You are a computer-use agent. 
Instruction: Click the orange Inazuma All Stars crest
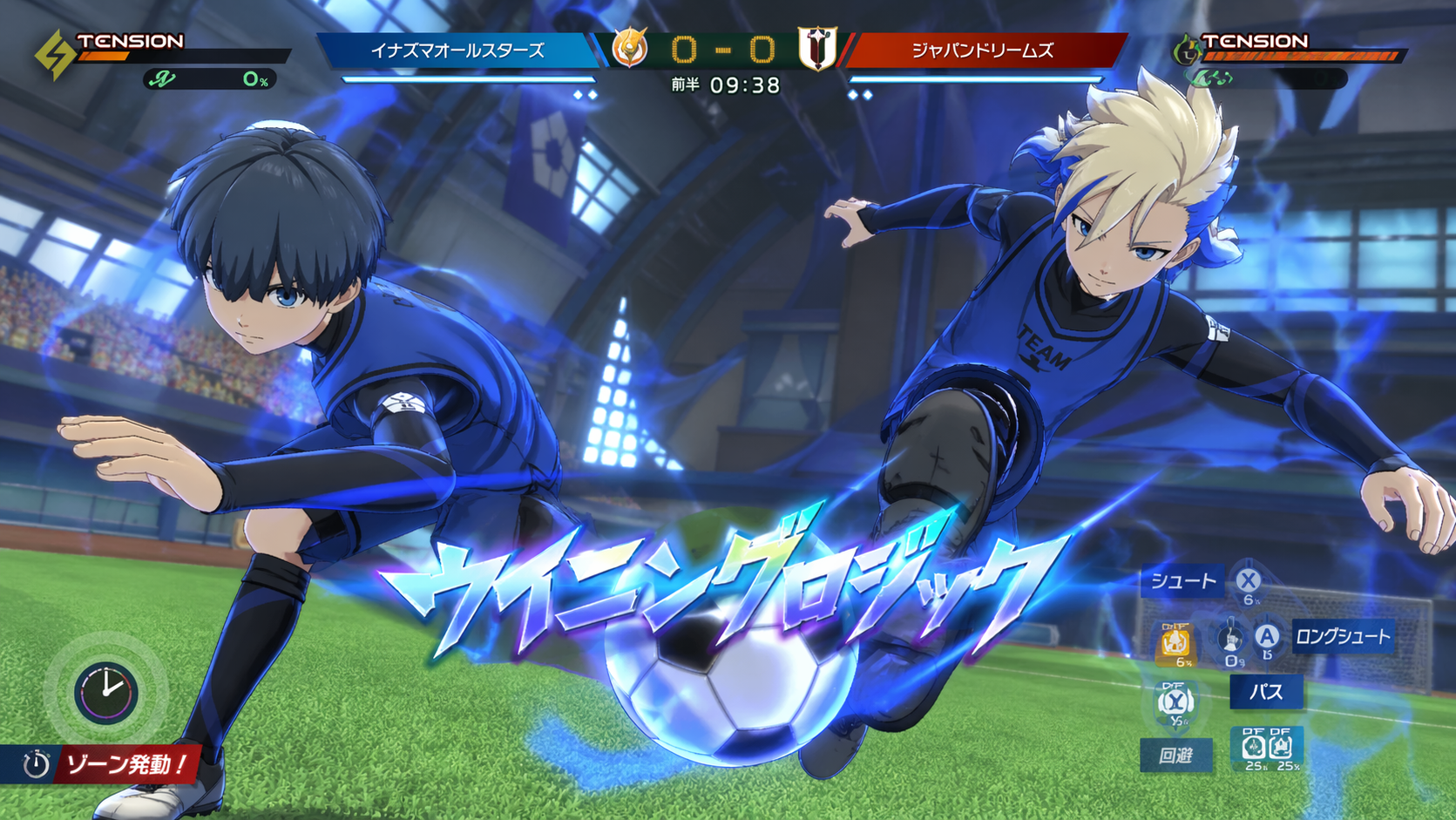pos(629,48)
